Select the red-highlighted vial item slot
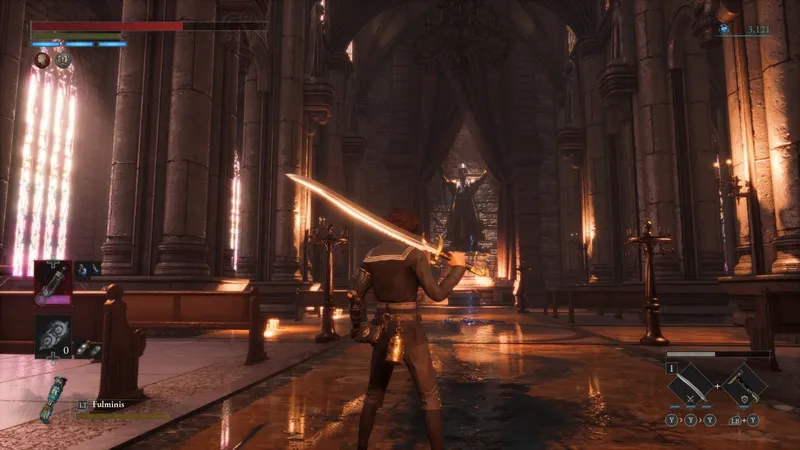 (x=52, y=282)
